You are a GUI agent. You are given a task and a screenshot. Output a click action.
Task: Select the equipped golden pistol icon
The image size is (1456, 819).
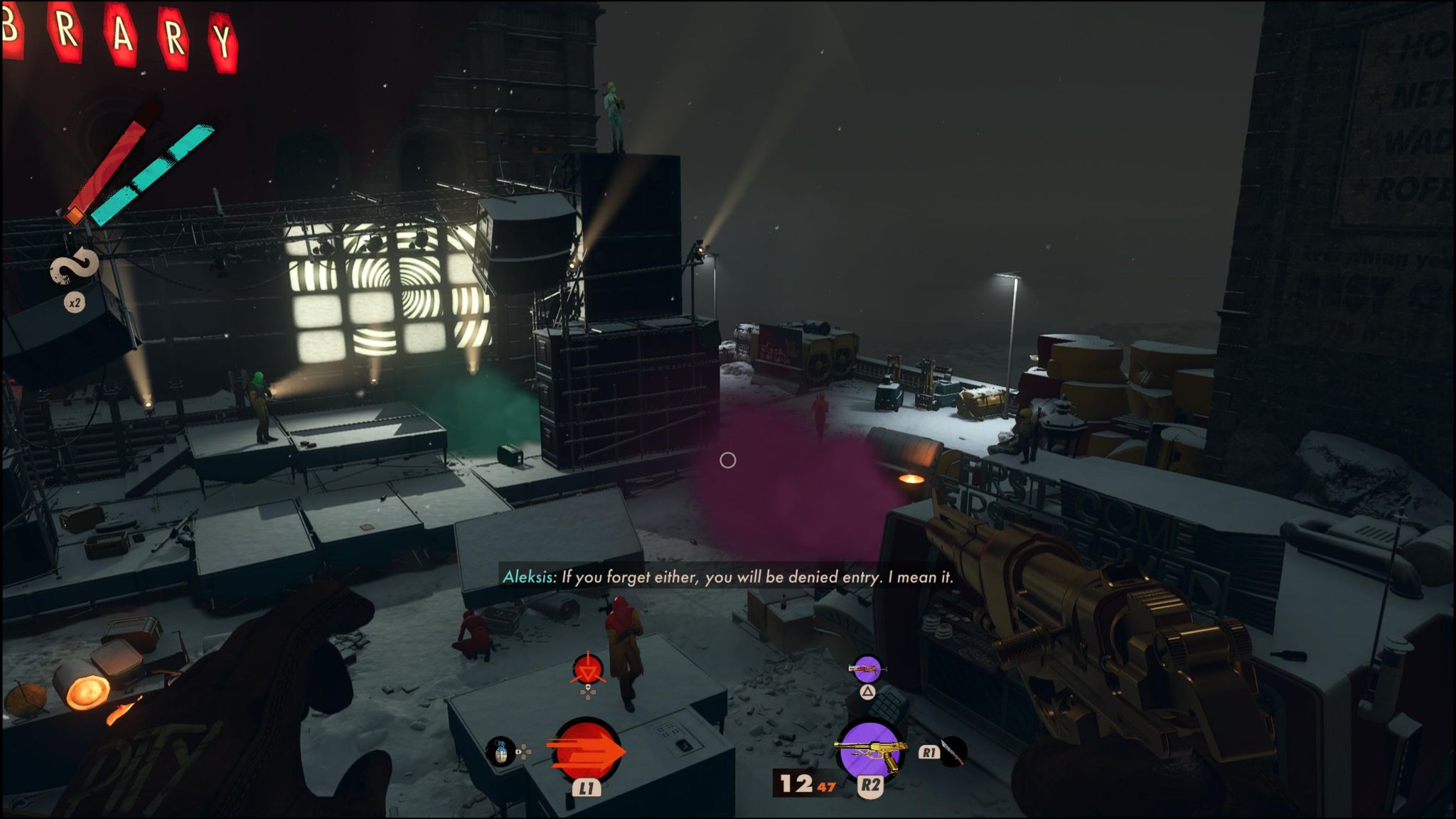coord(869,751)
